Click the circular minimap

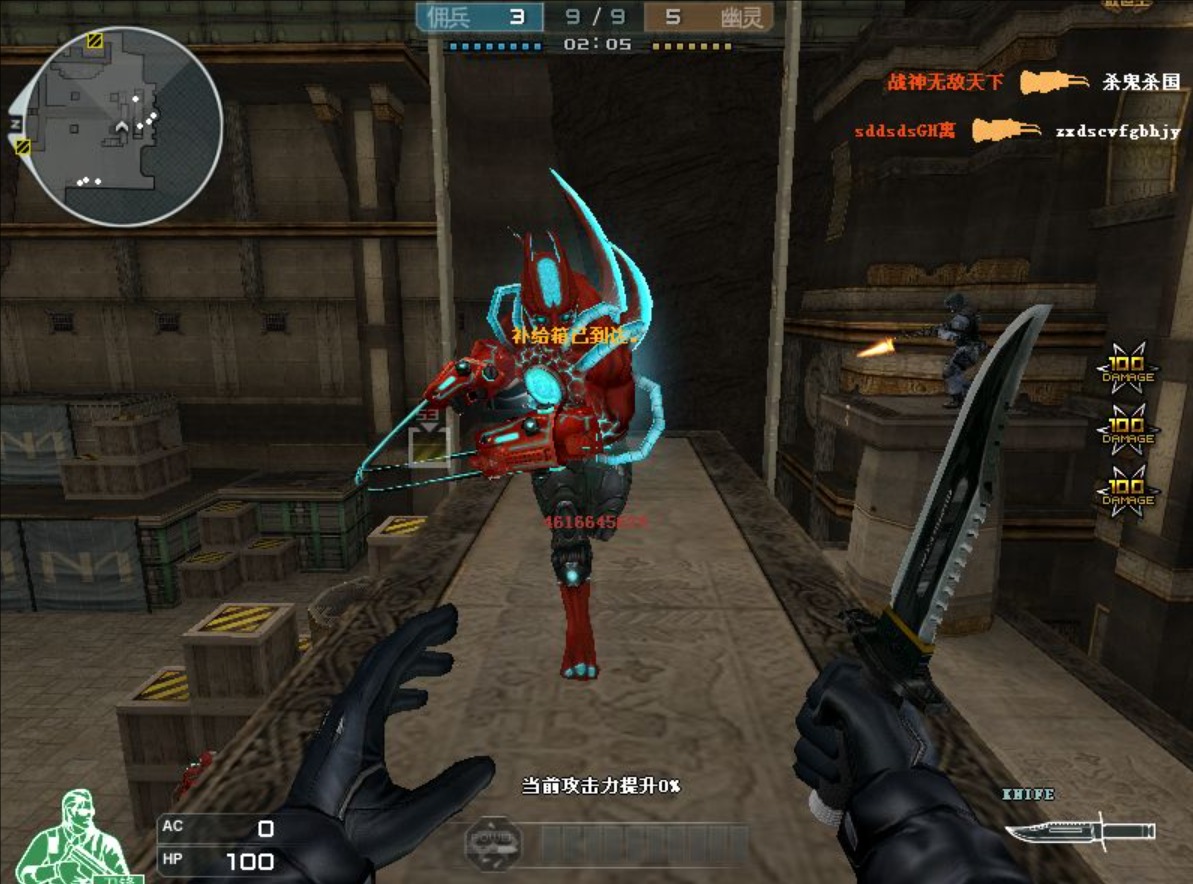click(x=121, y=125)
